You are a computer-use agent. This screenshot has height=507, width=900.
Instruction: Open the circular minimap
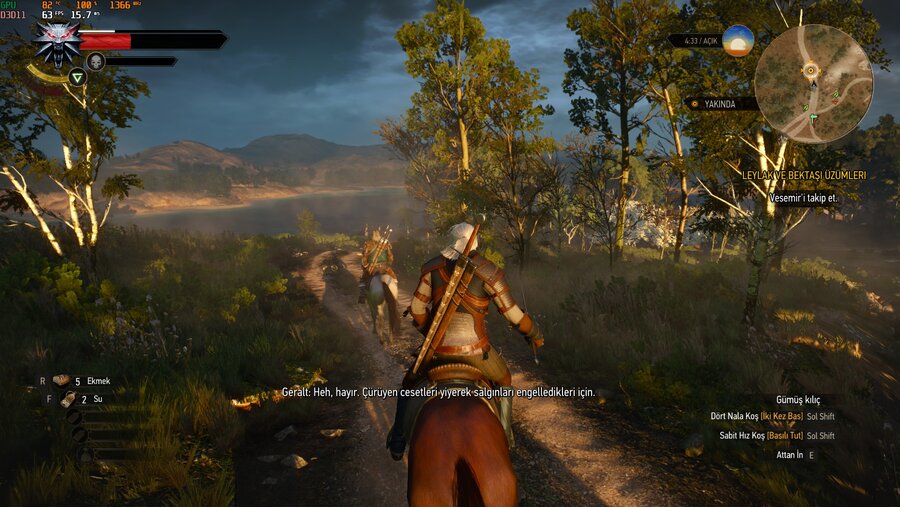pos(813,83)
